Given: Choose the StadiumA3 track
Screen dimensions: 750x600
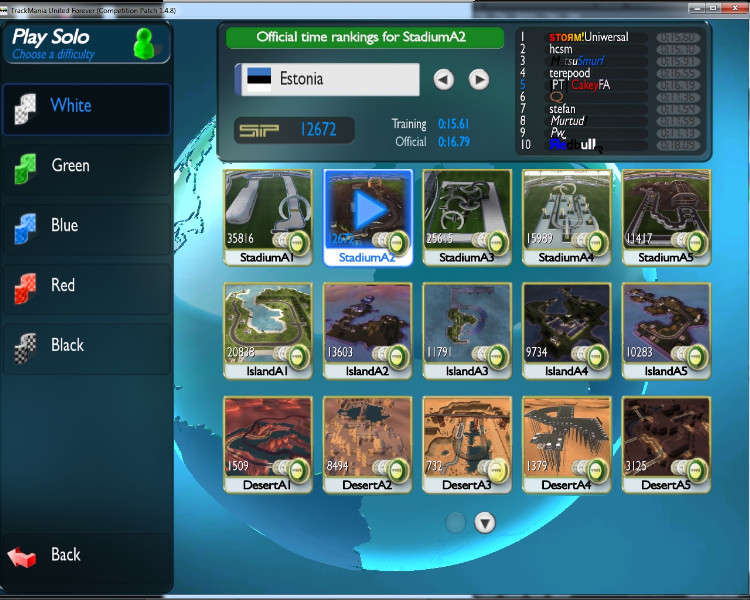Looking at the screenshot, I should point(467,217).
